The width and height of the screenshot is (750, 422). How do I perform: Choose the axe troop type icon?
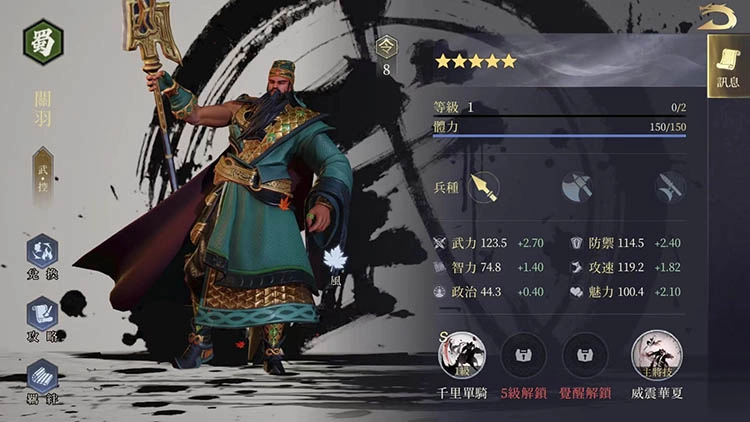[x=576, y=187]
